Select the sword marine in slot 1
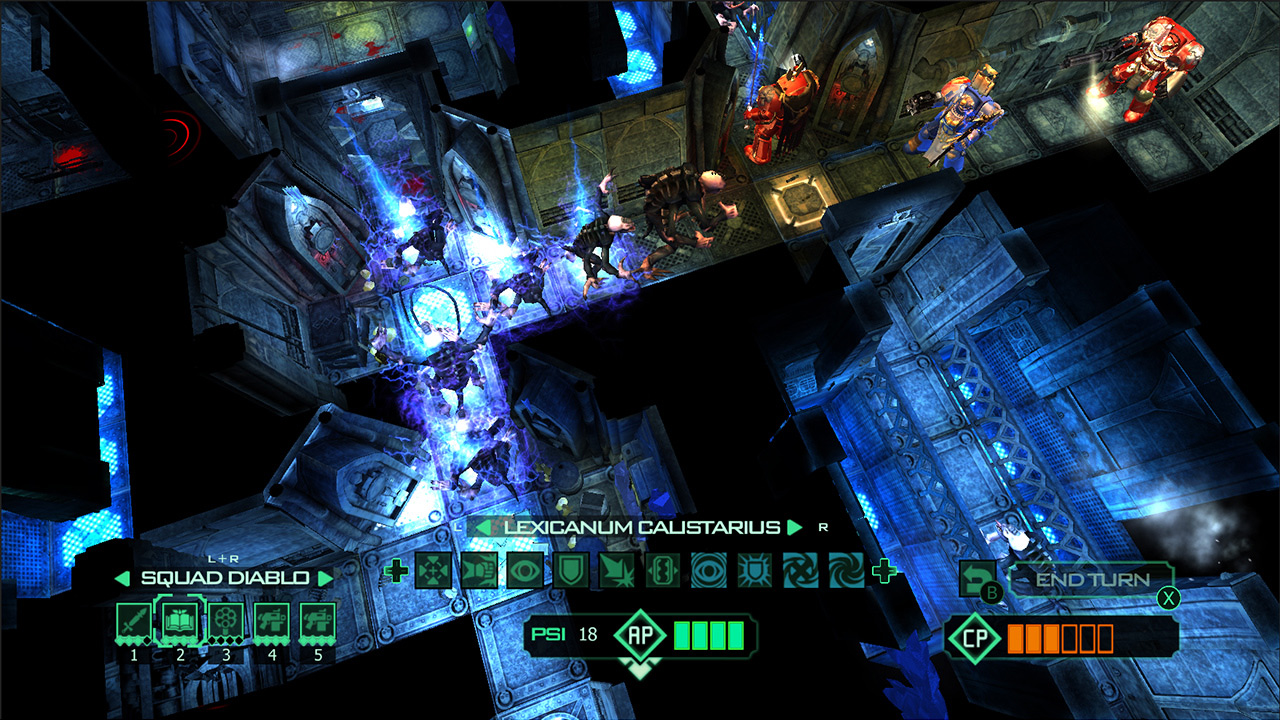The width and height of the screenshot is (1280, 720). pos(133,621)
